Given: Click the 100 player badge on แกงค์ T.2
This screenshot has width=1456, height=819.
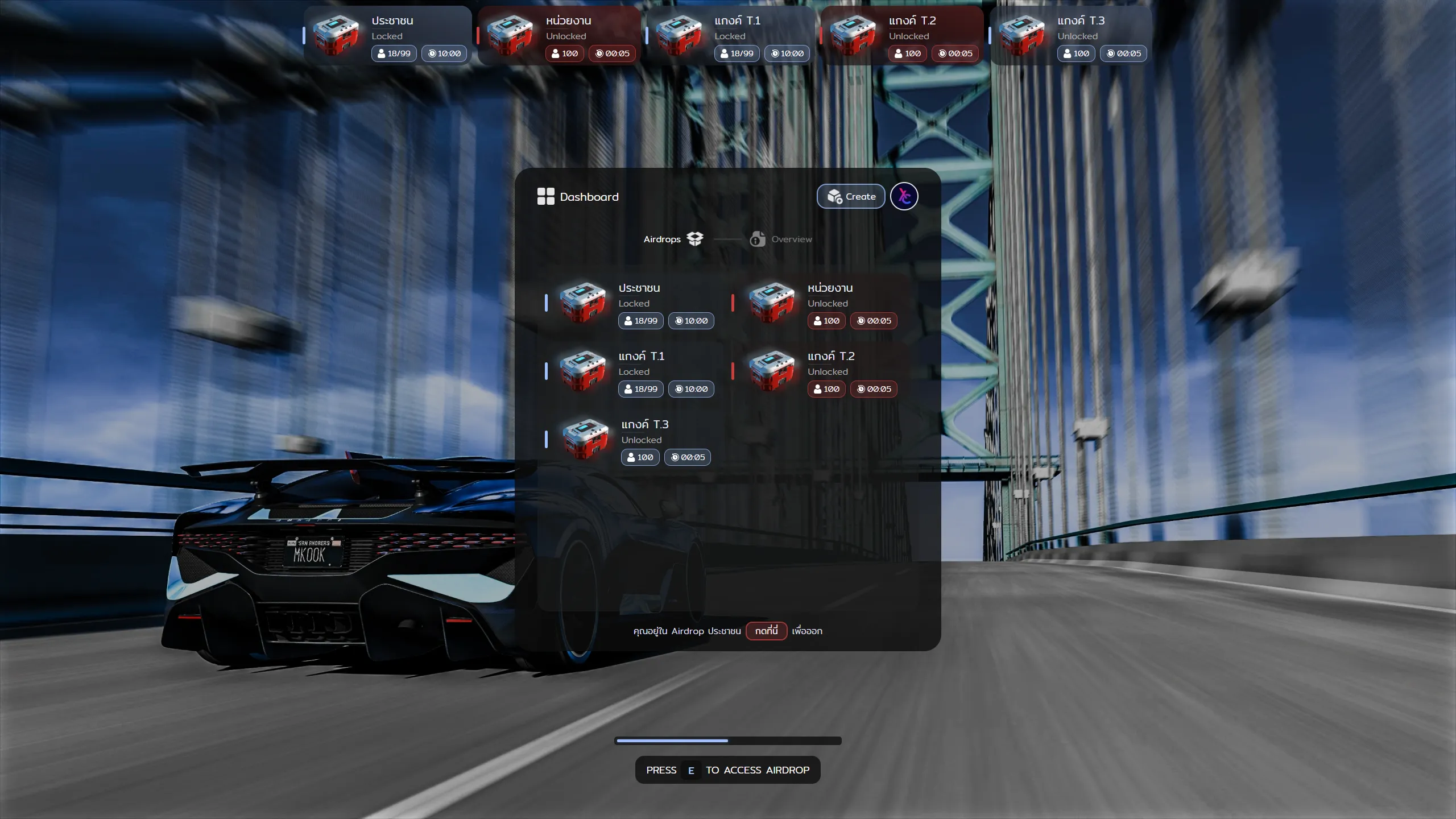Looking at the screenshot, I should coord(826,389).
